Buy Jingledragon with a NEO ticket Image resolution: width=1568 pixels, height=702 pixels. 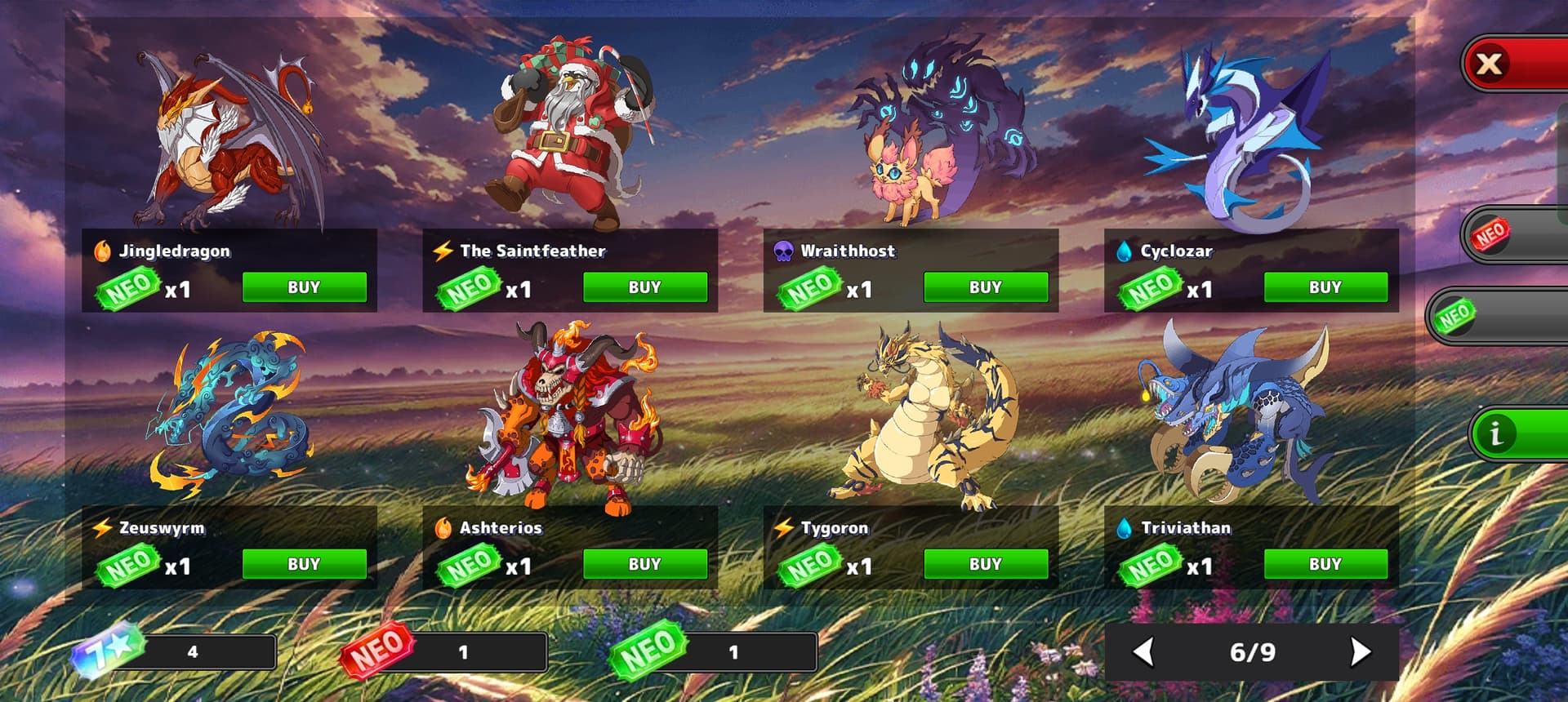[304, 287]
